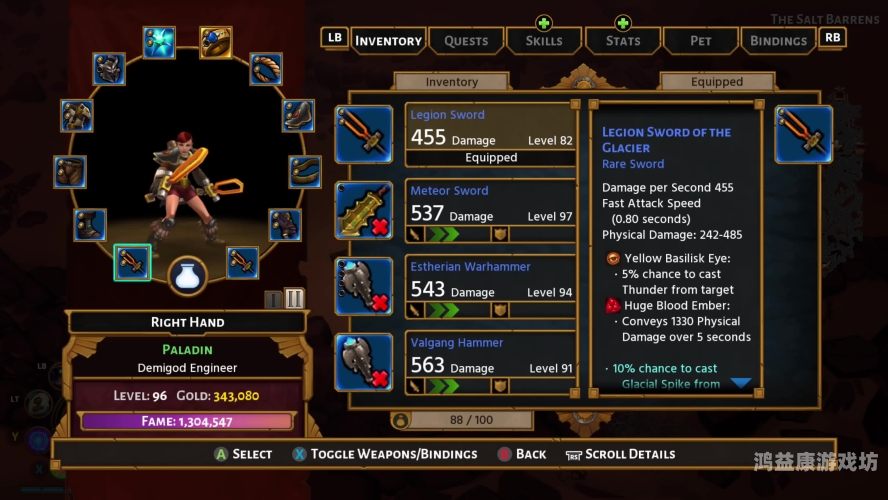Pick the Estherian Warhammer entry
This screenshot has width=888, height=500.
pyautogui.click(x=490, y=286)
